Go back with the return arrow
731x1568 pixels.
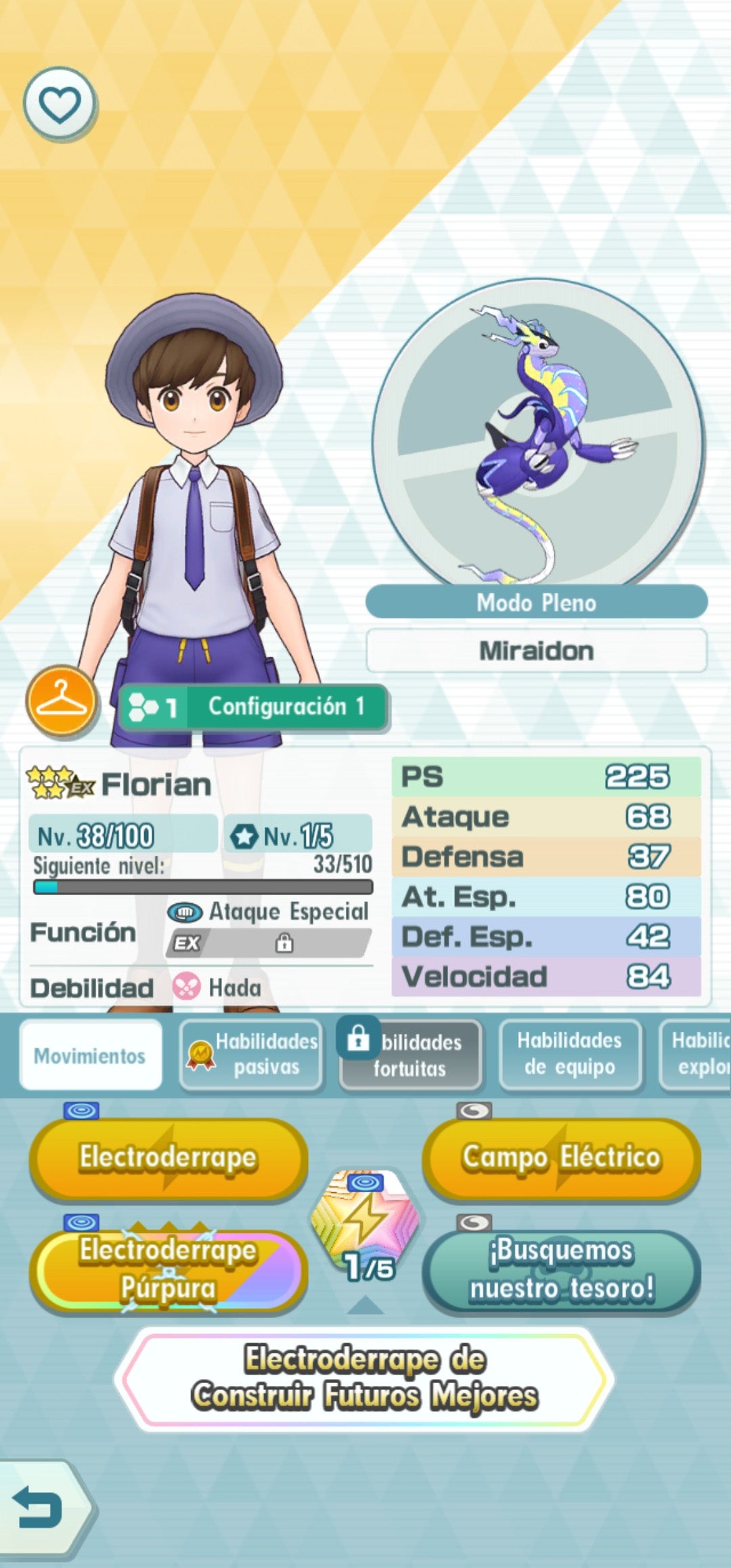point(39,1508)
